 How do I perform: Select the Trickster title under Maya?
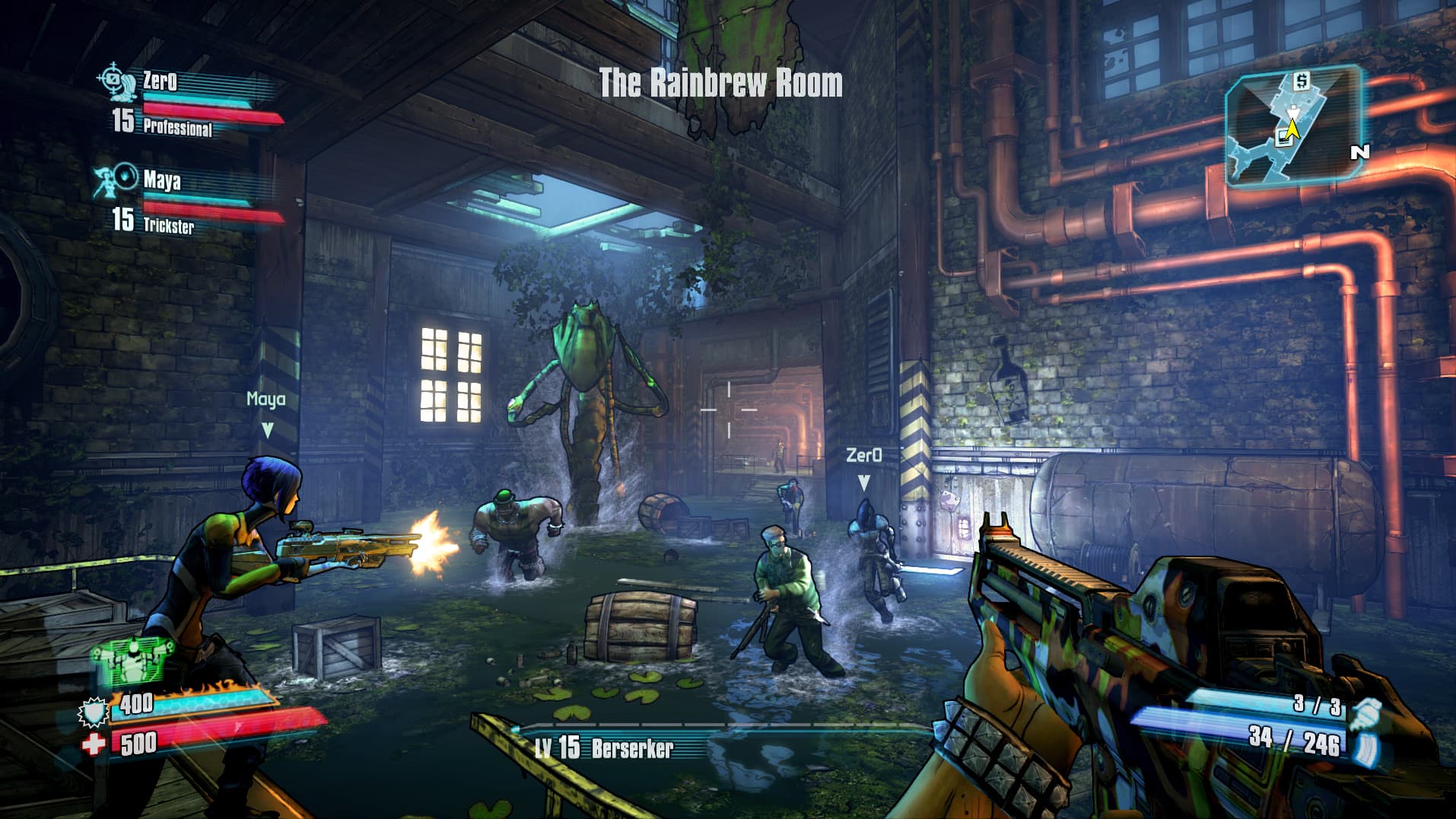[x=171, y=225]
